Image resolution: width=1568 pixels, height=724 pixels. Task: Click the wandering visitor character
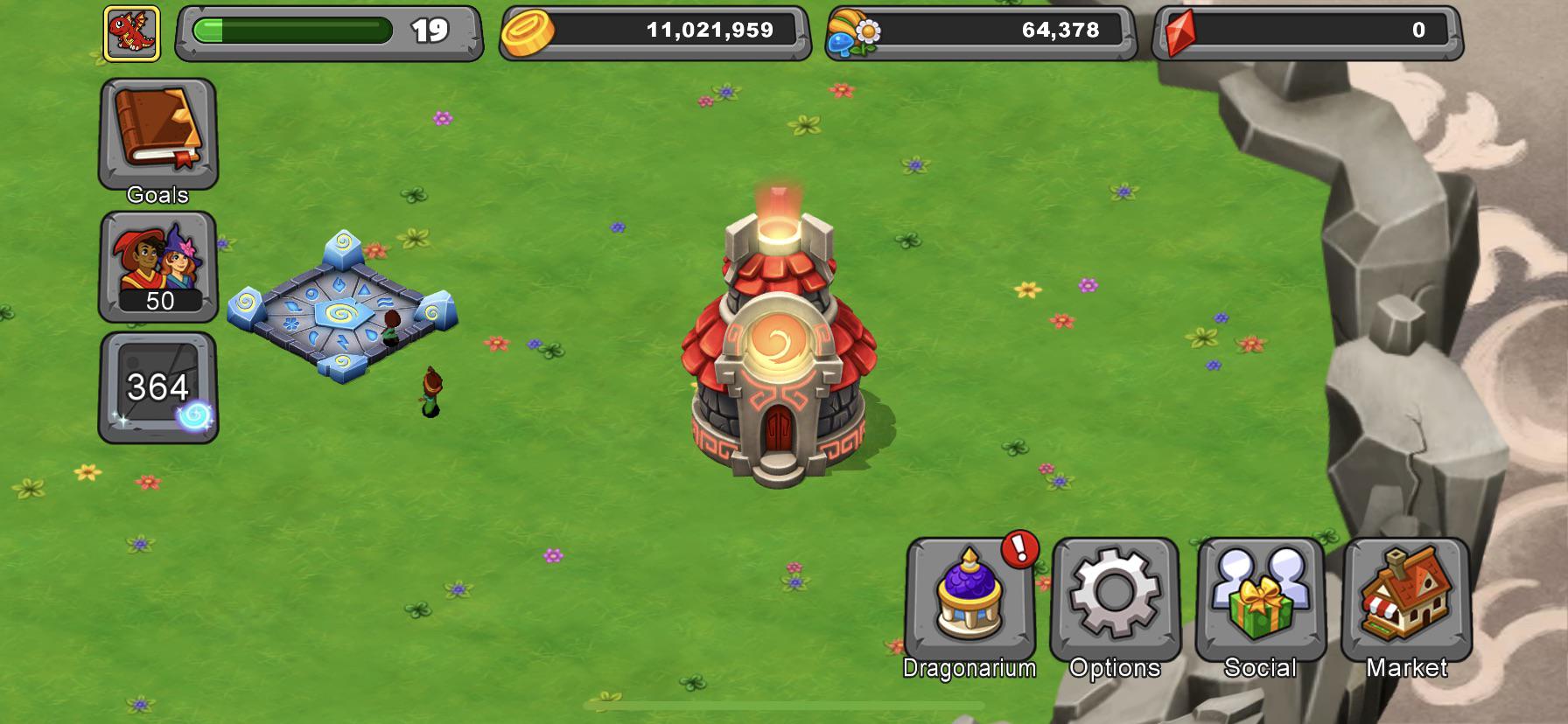(430, 389)
